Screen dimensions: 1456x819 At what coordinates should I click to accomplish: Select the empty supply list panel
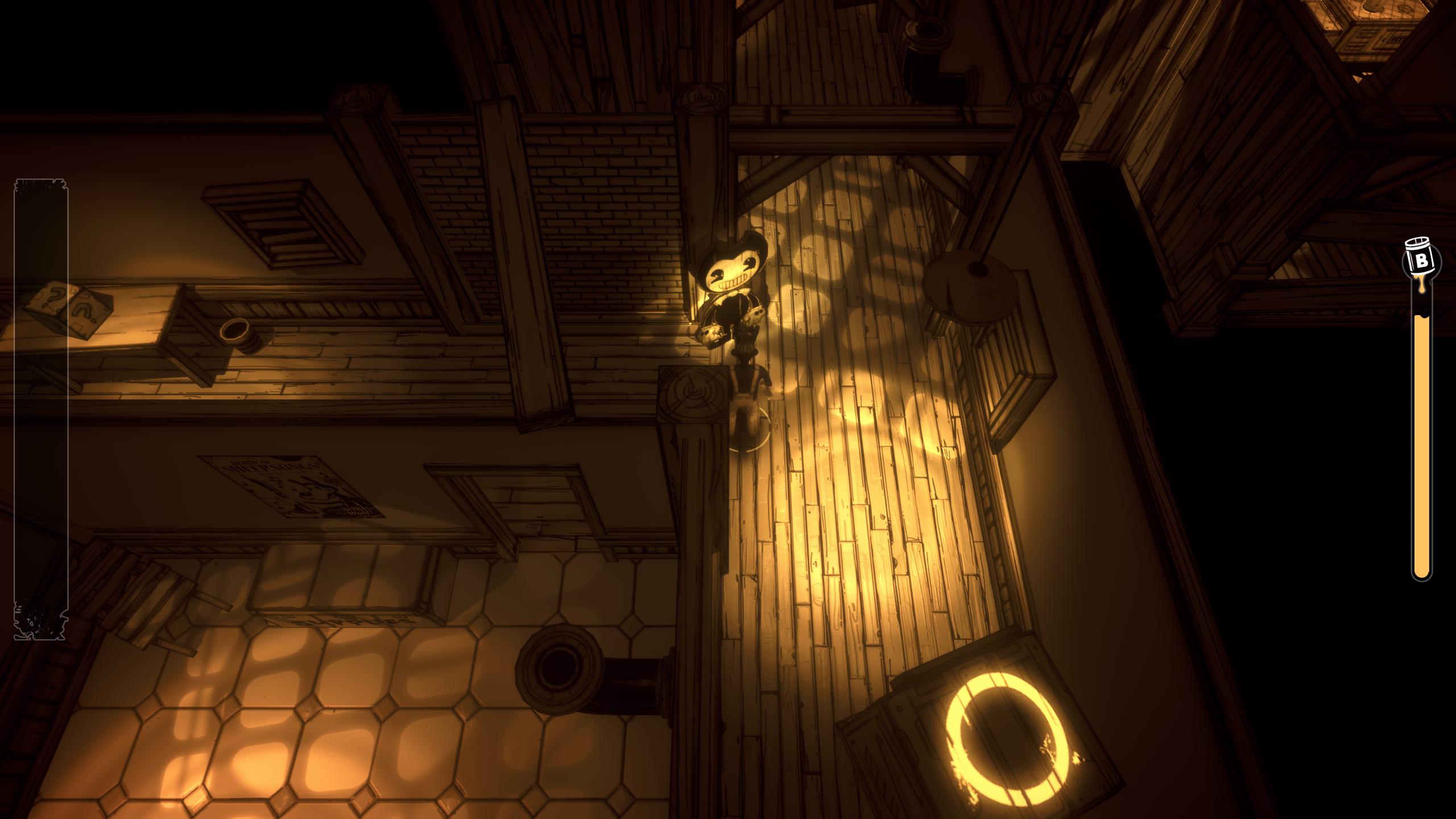(x=40, y=409)
